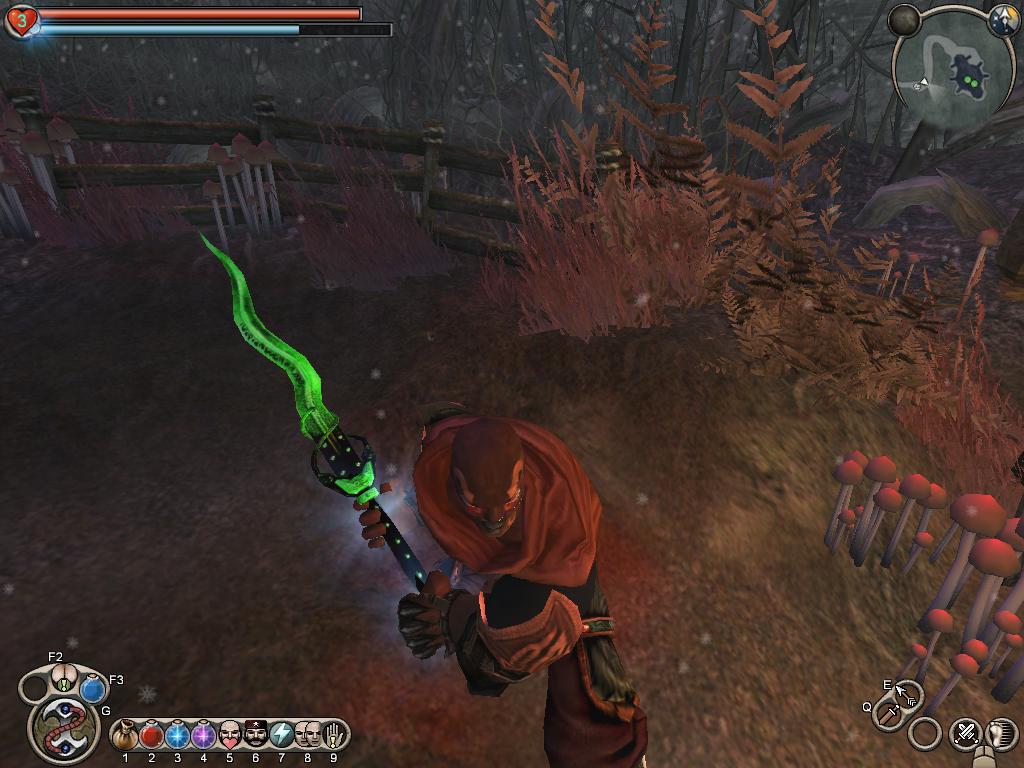Equip the melee sword weapon icon
This screenshot has height=768, width=1024.
tap(888, 714)
